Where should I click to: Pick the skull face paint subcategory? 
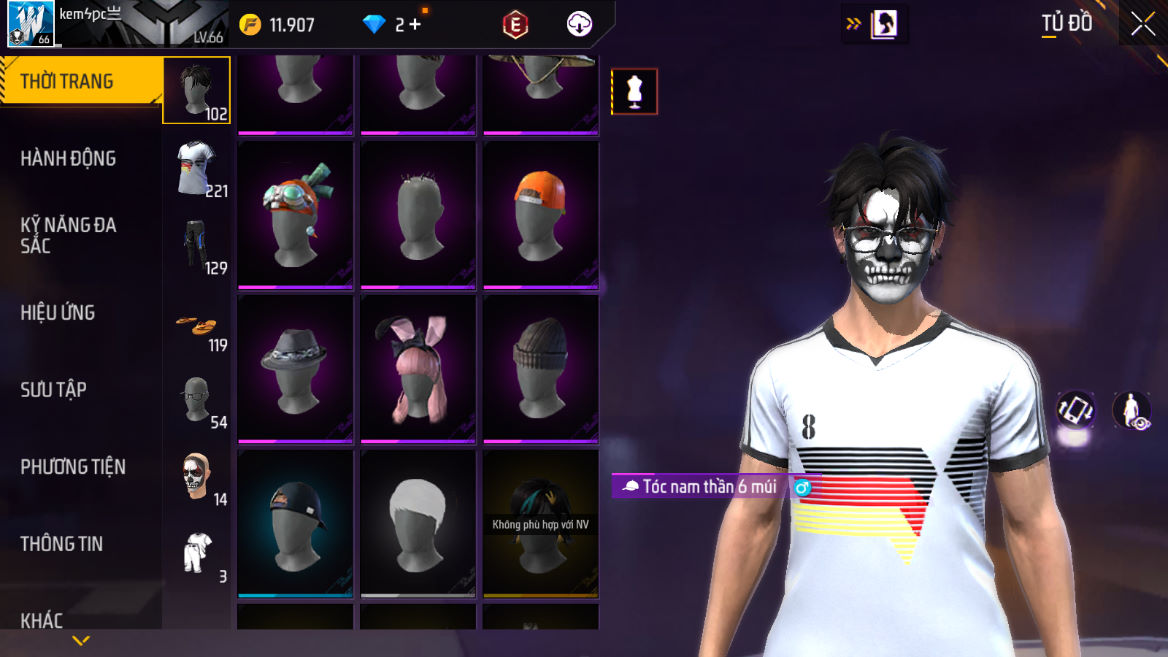coord(197,477)
